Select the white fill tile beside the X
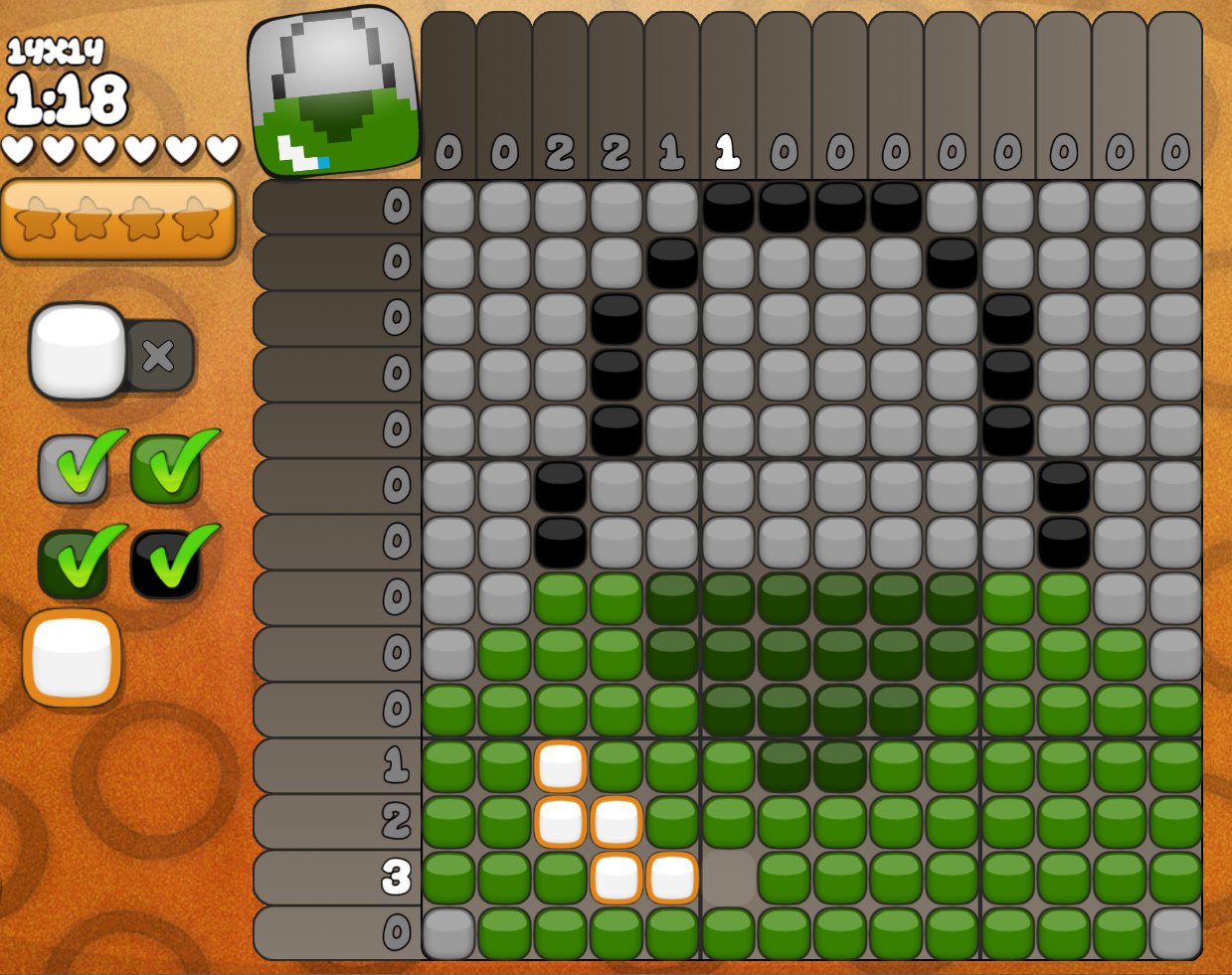 (78, 351)
